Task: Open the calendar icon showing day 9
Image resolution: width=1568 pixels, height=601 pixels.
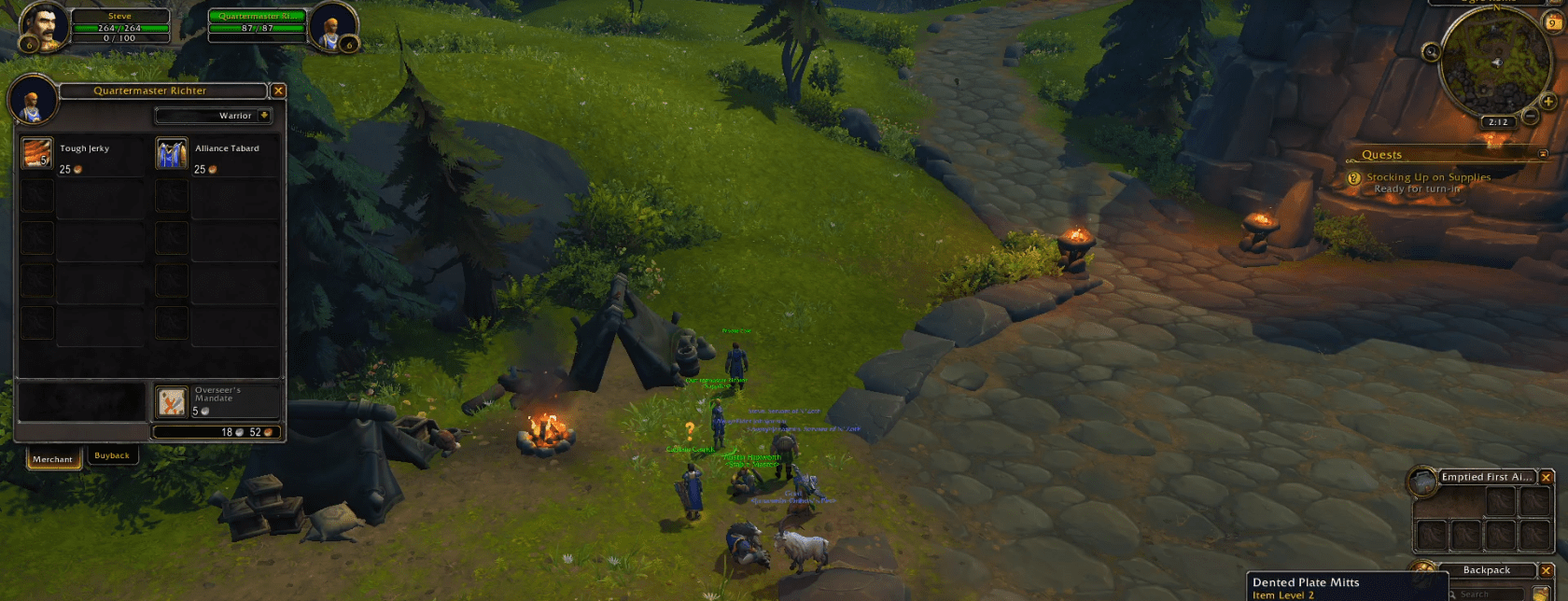Action: [1553, 22]
